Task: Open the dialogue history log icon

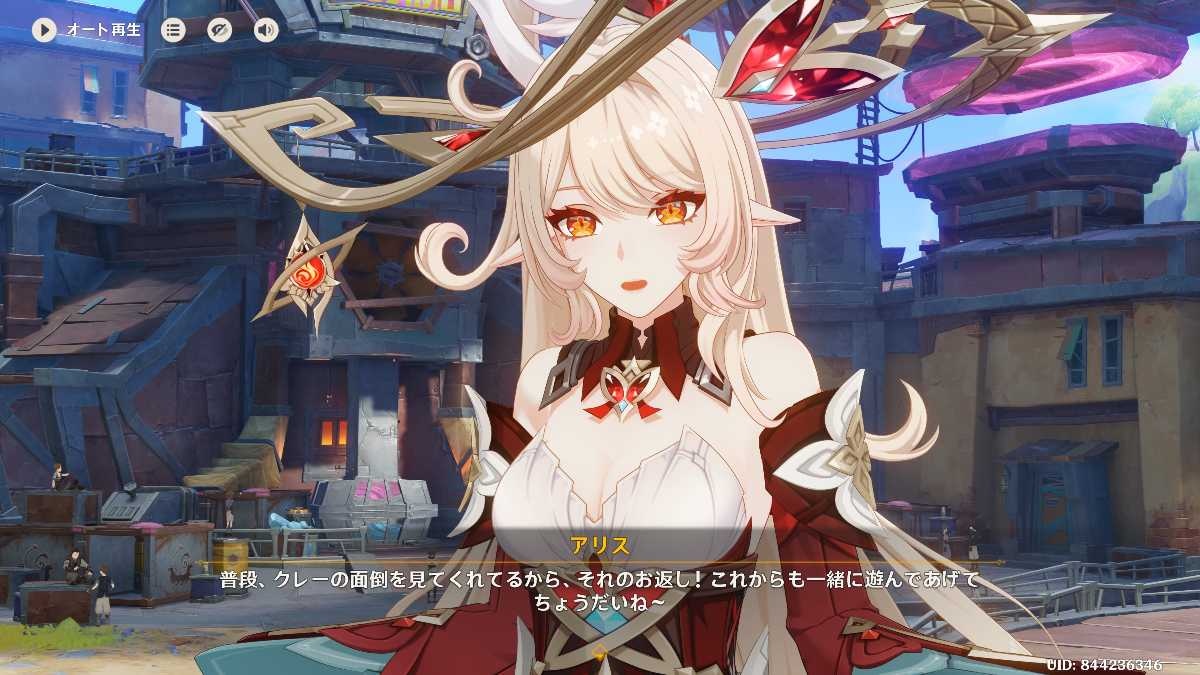Action: [174, 29]
